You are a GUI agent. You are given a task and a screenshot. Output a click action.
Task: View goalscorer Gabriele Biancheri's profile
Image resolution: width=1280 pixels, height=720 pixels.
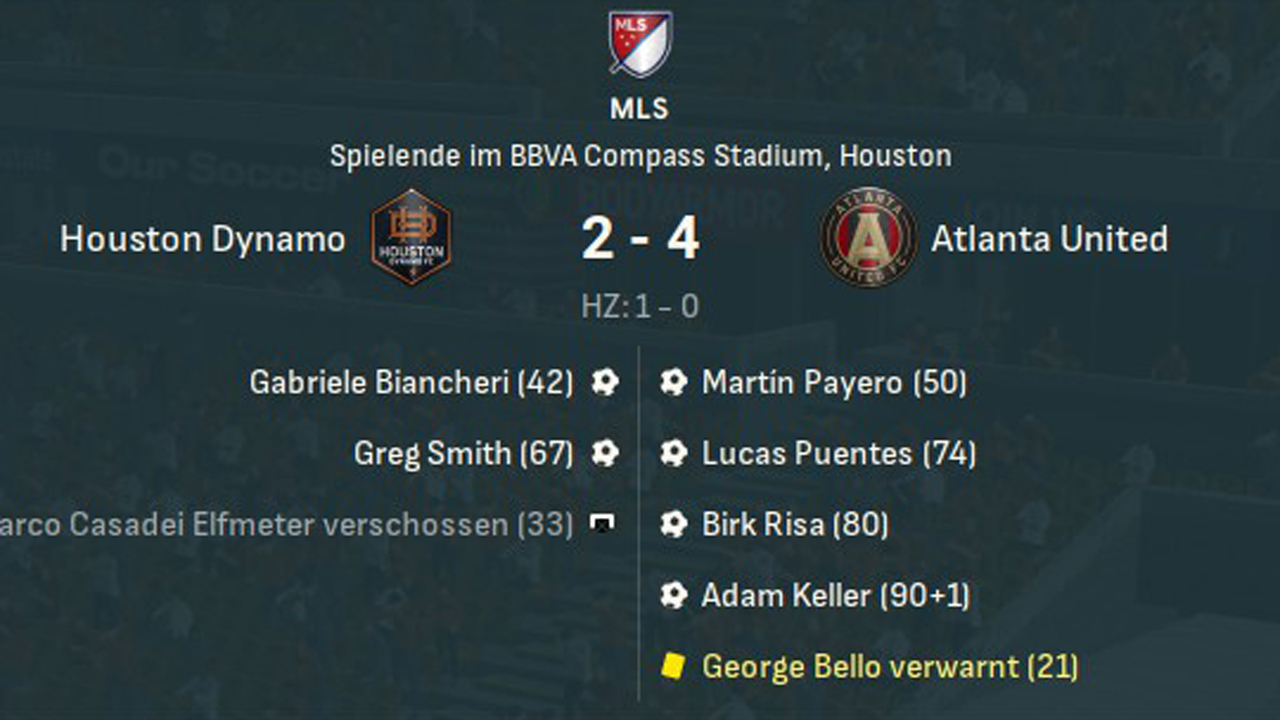411,382
